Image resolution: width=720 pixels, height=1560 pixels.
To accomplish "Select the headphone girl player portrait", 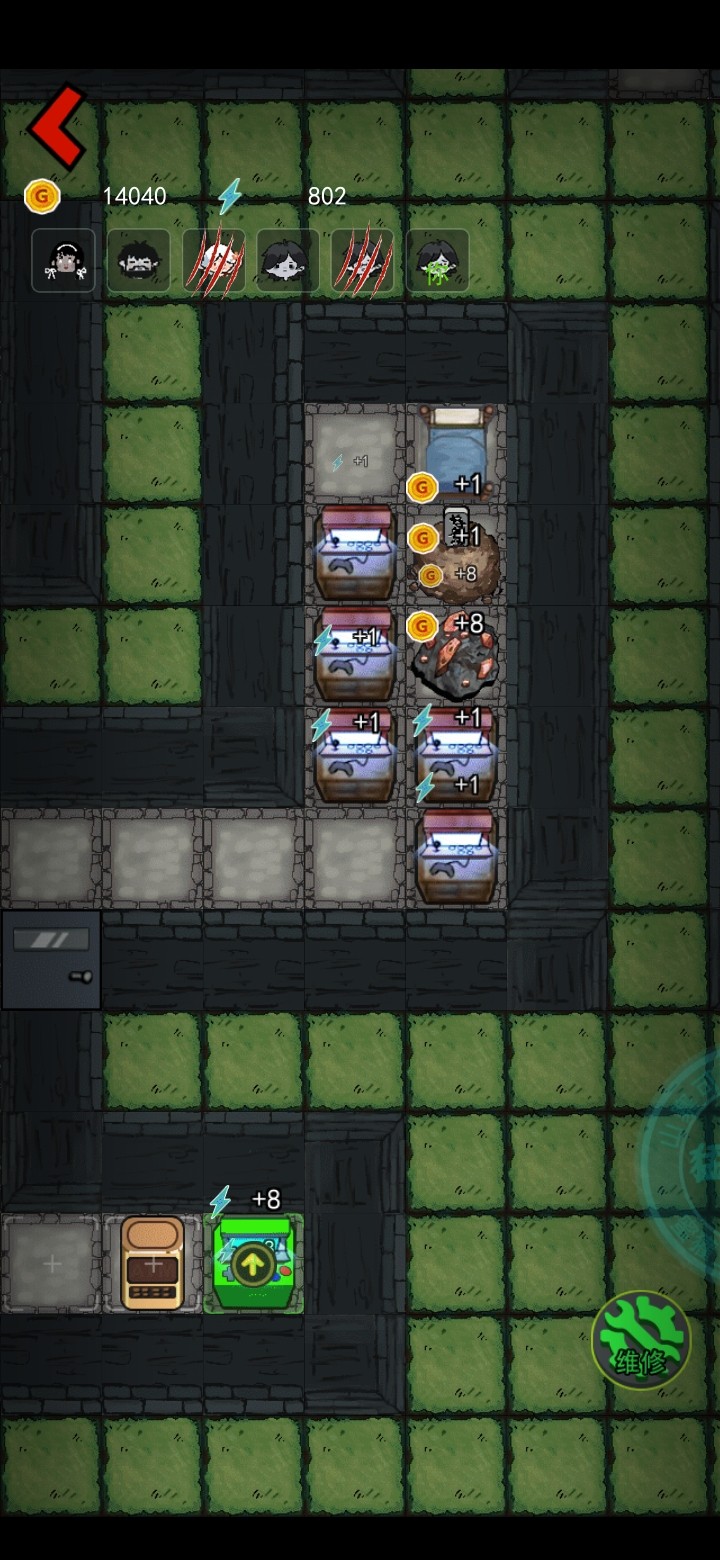I will coord(63,261).
